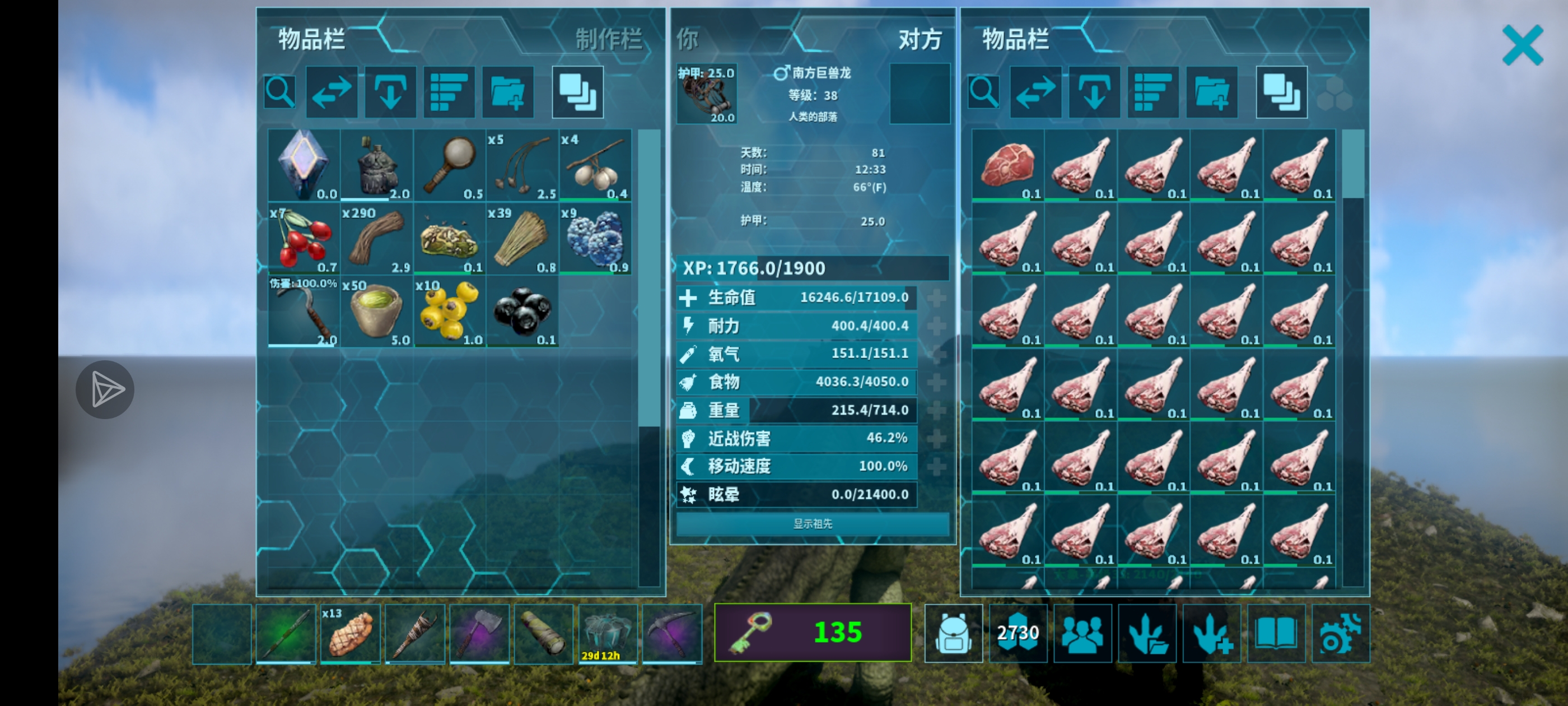Tap the green key 135 currency button
The height and width of the screenshot is (706, 1568).
click(812, 632)
